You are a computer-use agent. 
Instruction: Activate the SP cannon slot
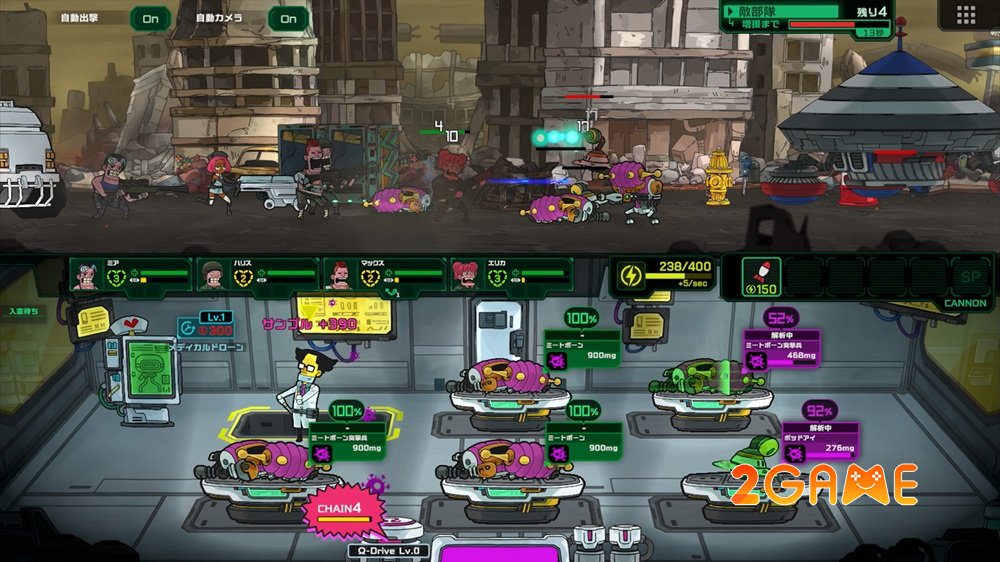pos(969,276)
